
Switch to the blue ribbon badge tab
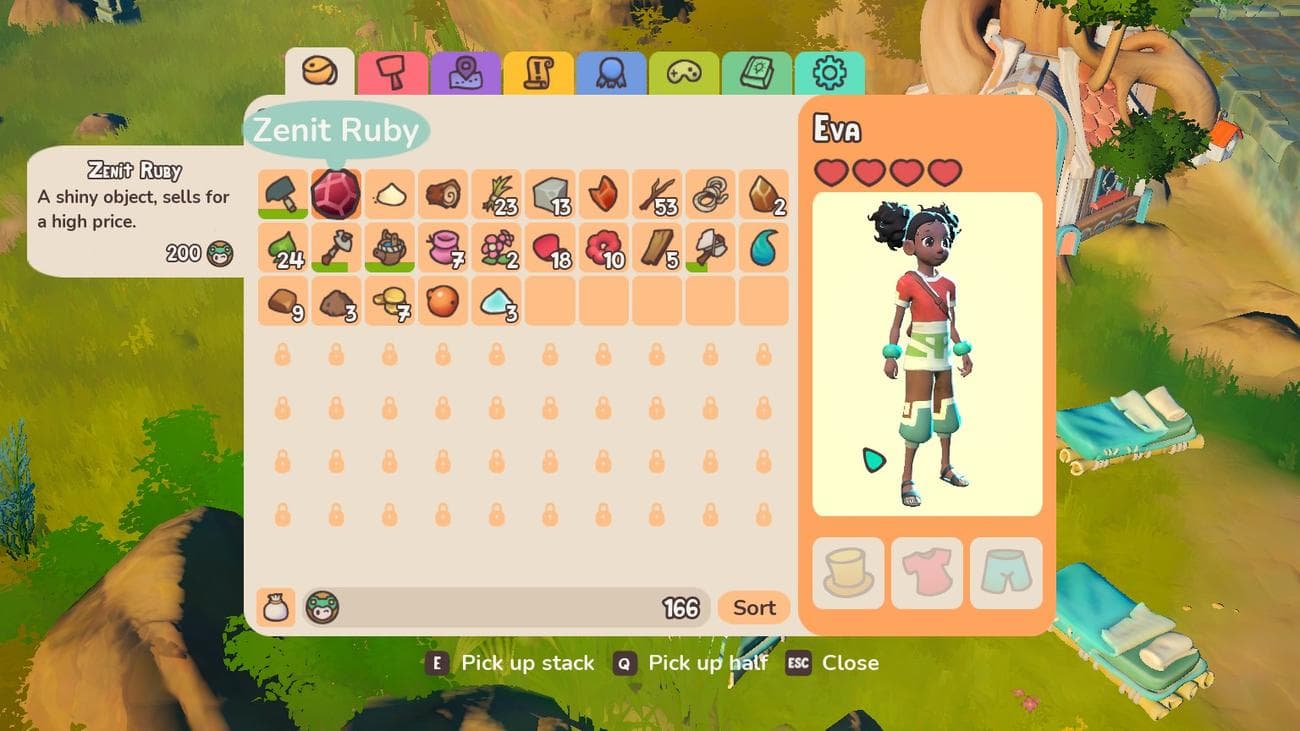[x=611, y=73]
